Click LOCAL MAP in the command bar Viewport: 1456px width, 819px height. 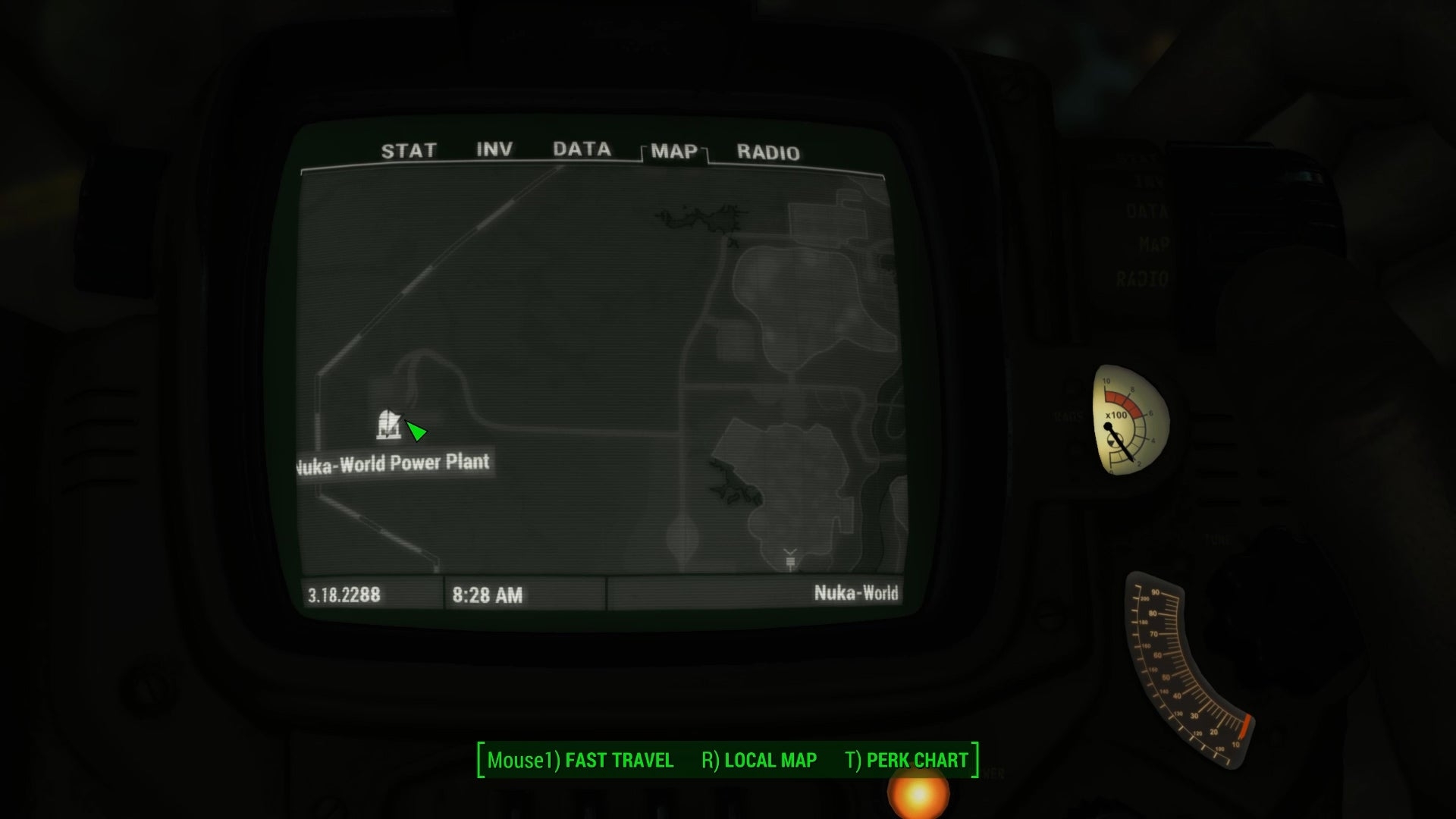point(770,760)
